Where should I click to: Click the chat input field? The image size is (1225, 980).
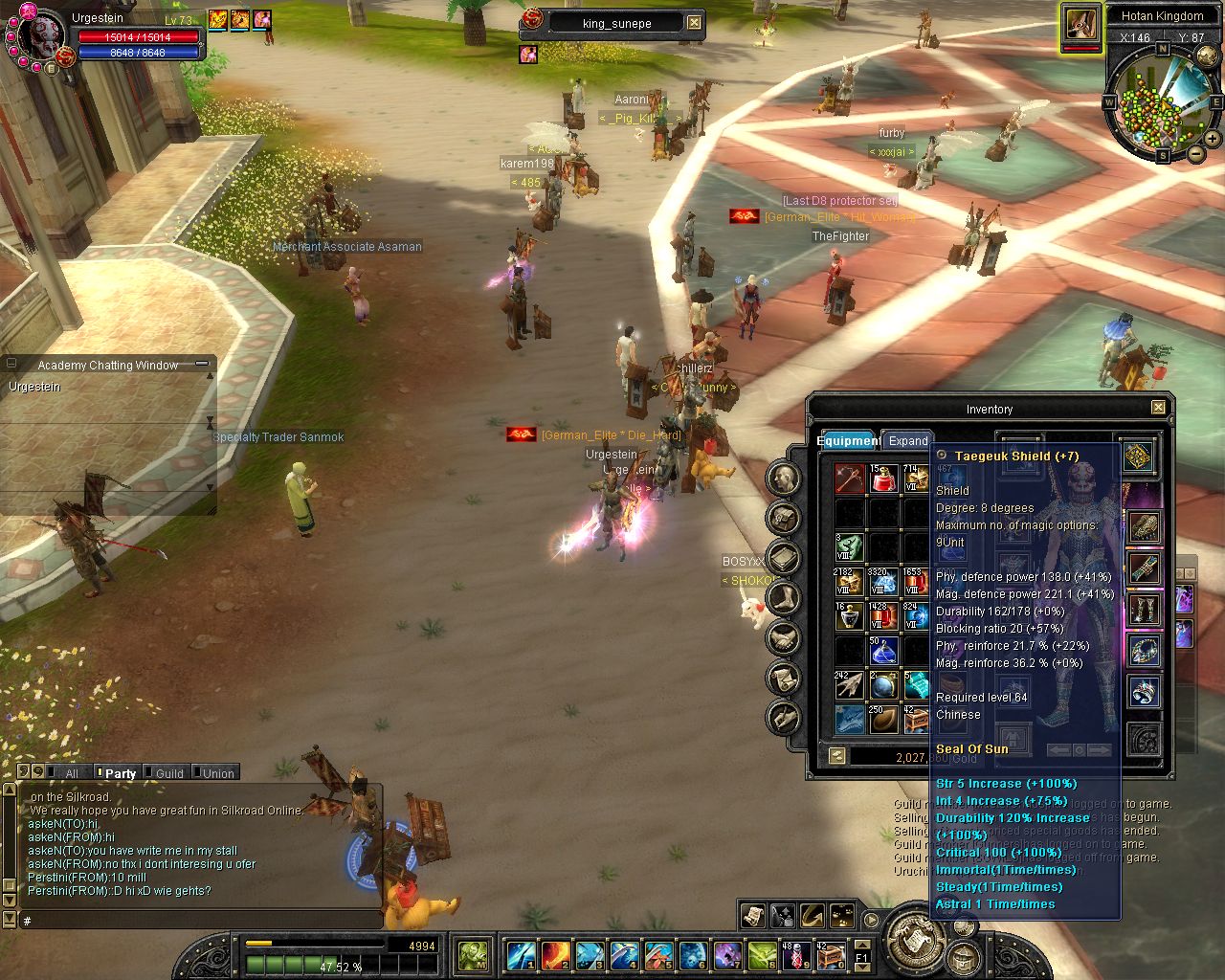(191, 921)
